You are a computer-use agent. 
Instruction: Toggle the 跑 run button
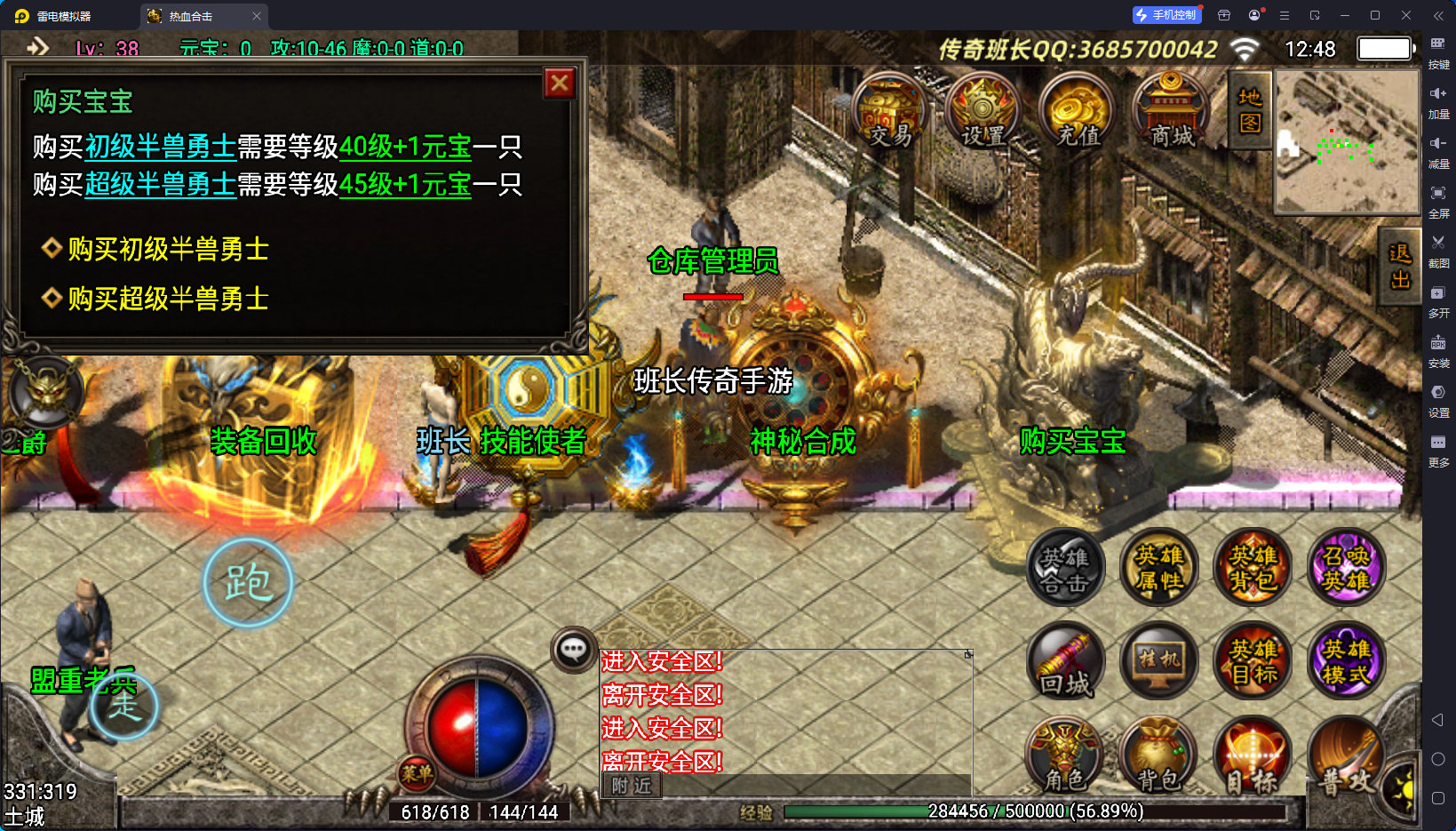pyautogui.click(x=248, y=583)
